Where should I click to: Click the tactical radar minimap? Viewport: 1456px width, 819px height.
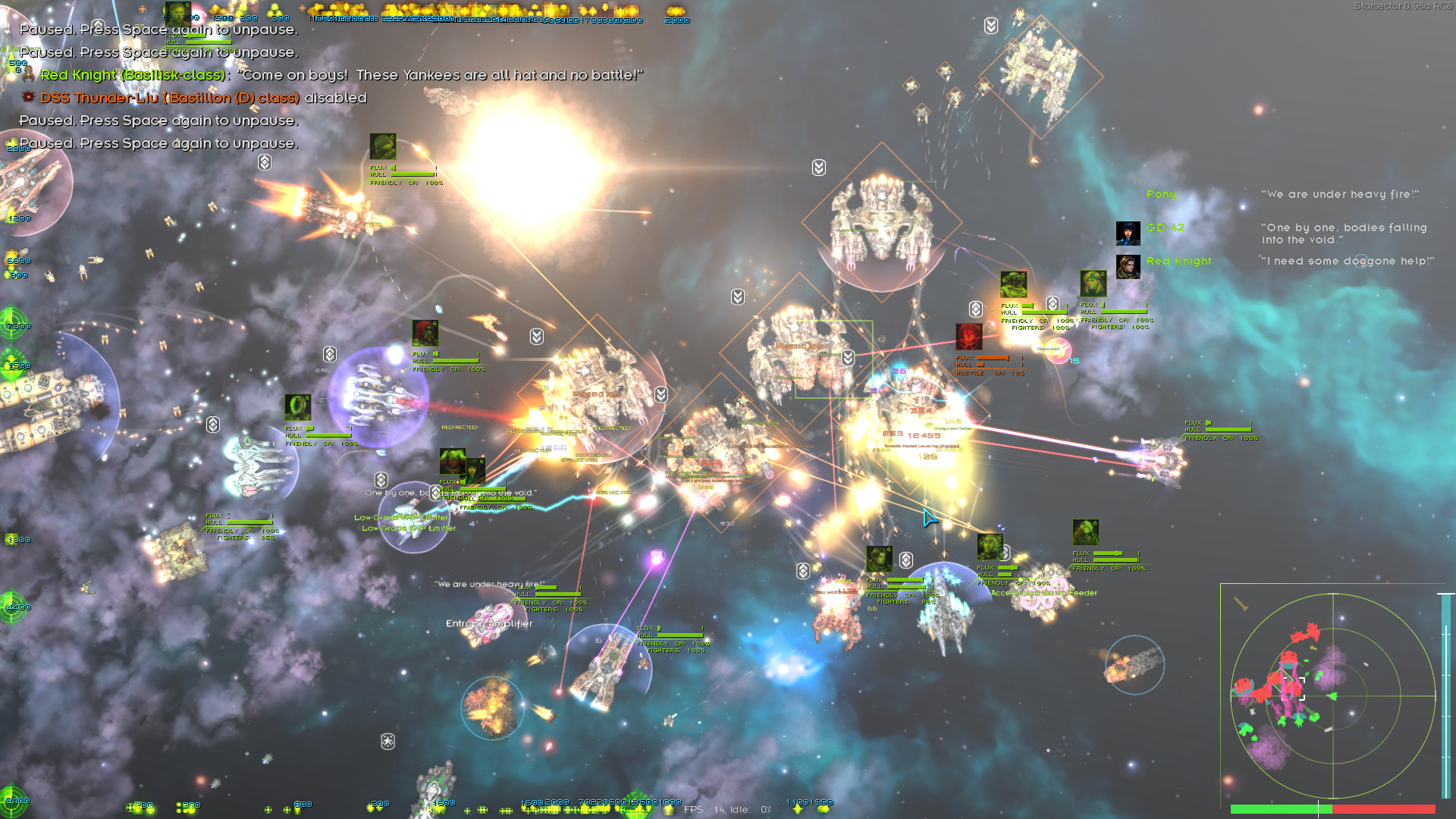[x=1332, y=695]
